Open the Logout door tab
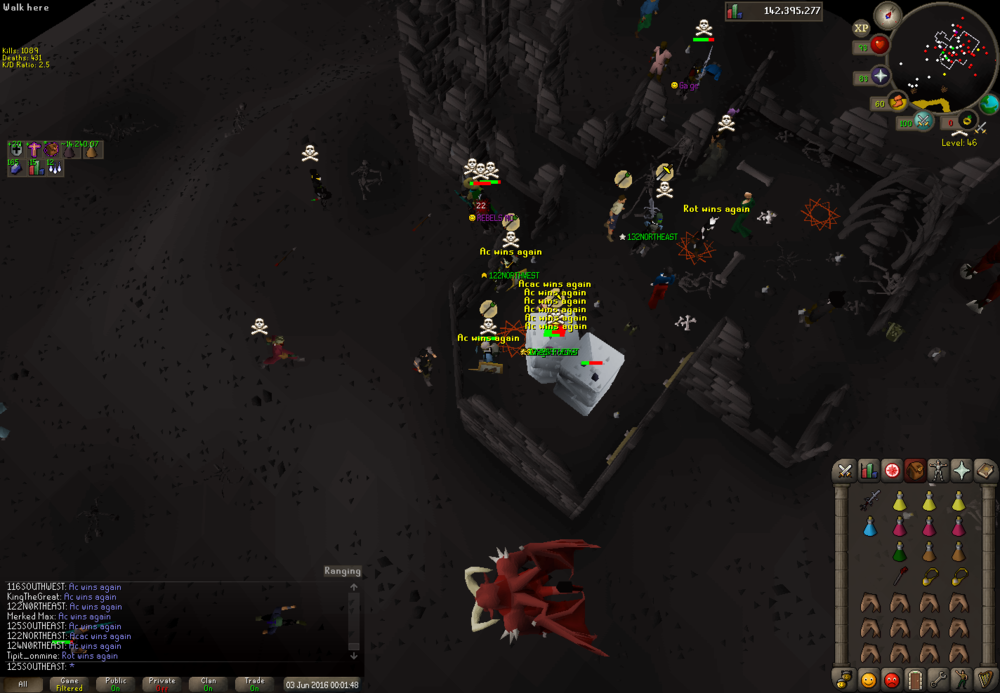The width and height of the screenshot is (1000, 693). tap(914, 680)
